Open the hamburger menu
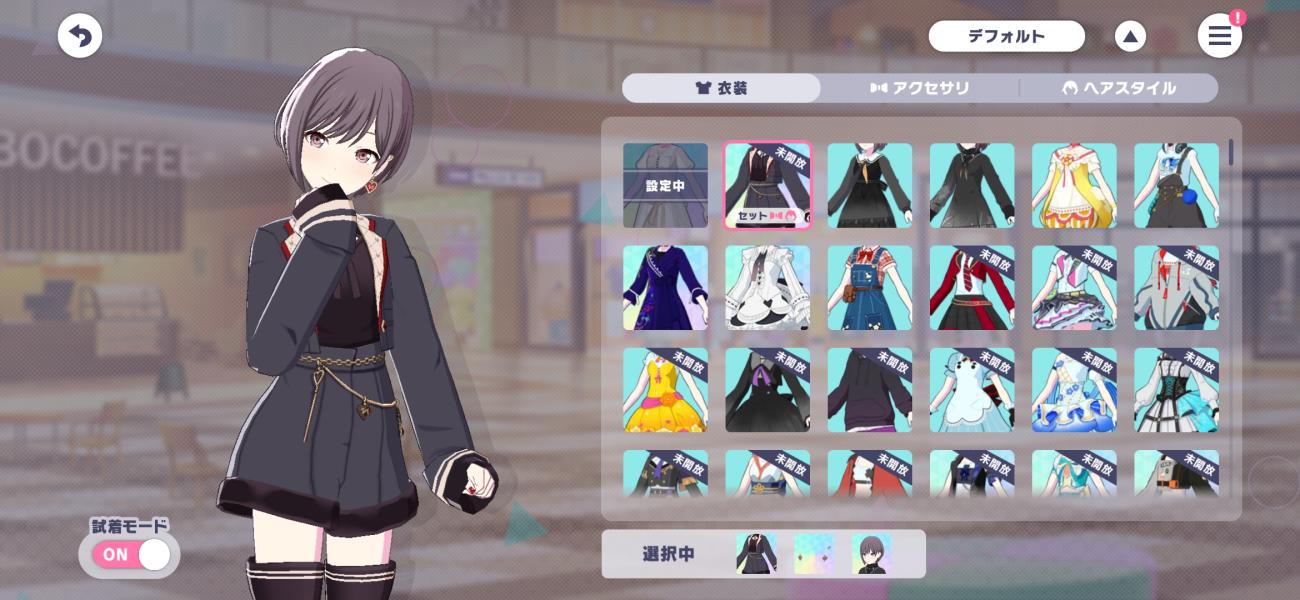Screen dimensions: 1300x600 tap(1219, 37)
